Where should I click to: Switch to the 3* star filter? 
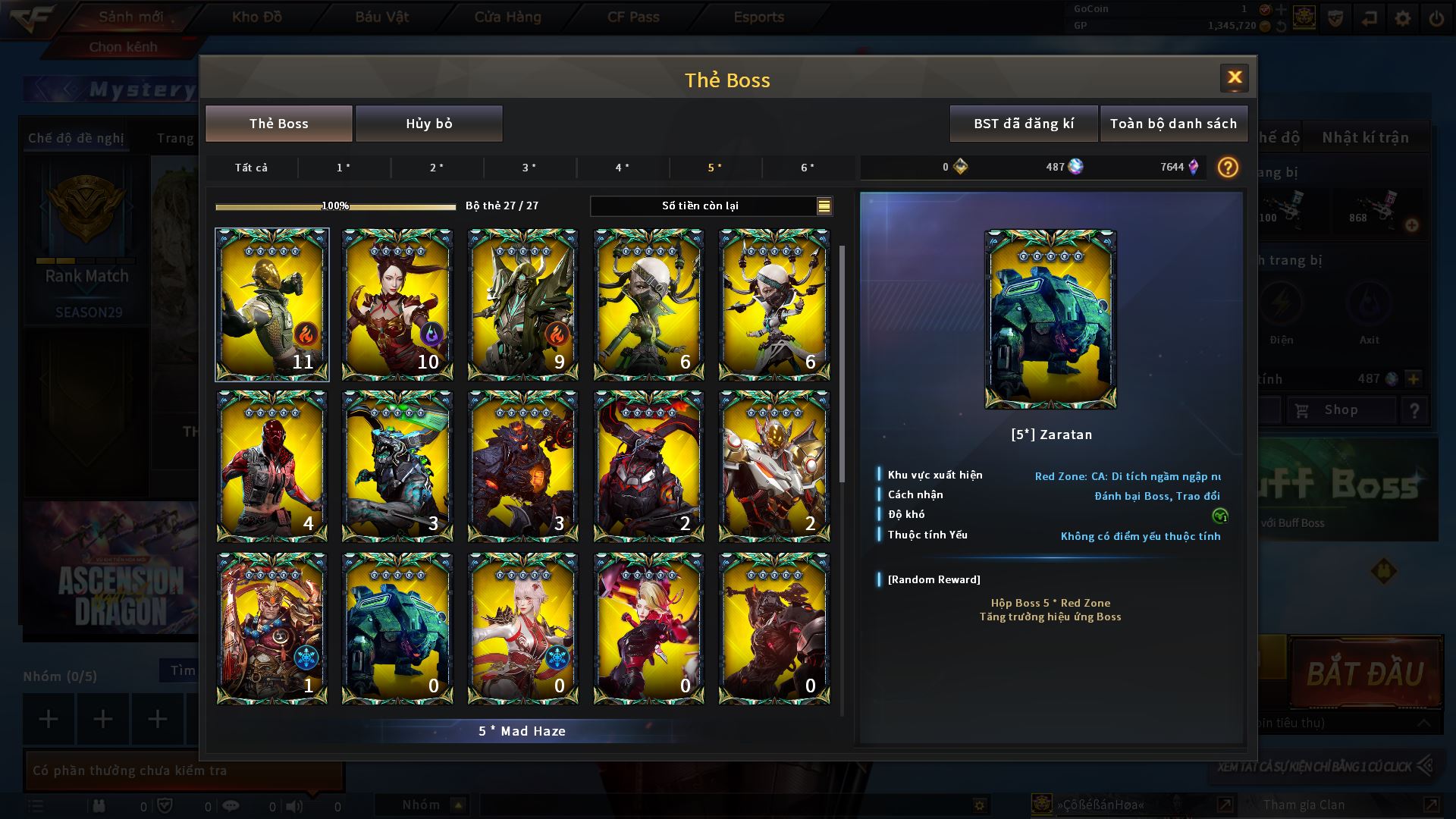[529, 168]
